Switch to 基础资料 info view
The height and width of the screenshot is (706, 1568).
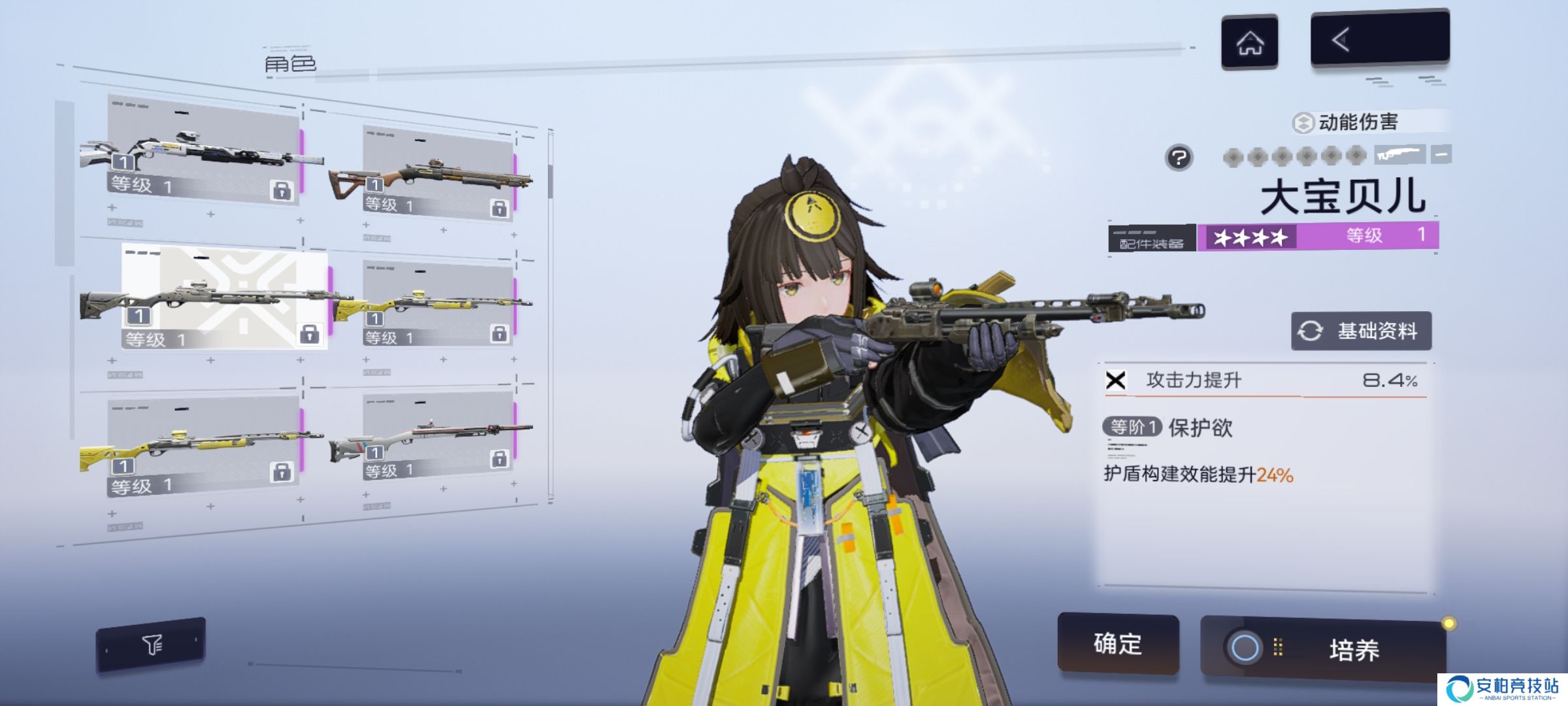point(1361,331)
